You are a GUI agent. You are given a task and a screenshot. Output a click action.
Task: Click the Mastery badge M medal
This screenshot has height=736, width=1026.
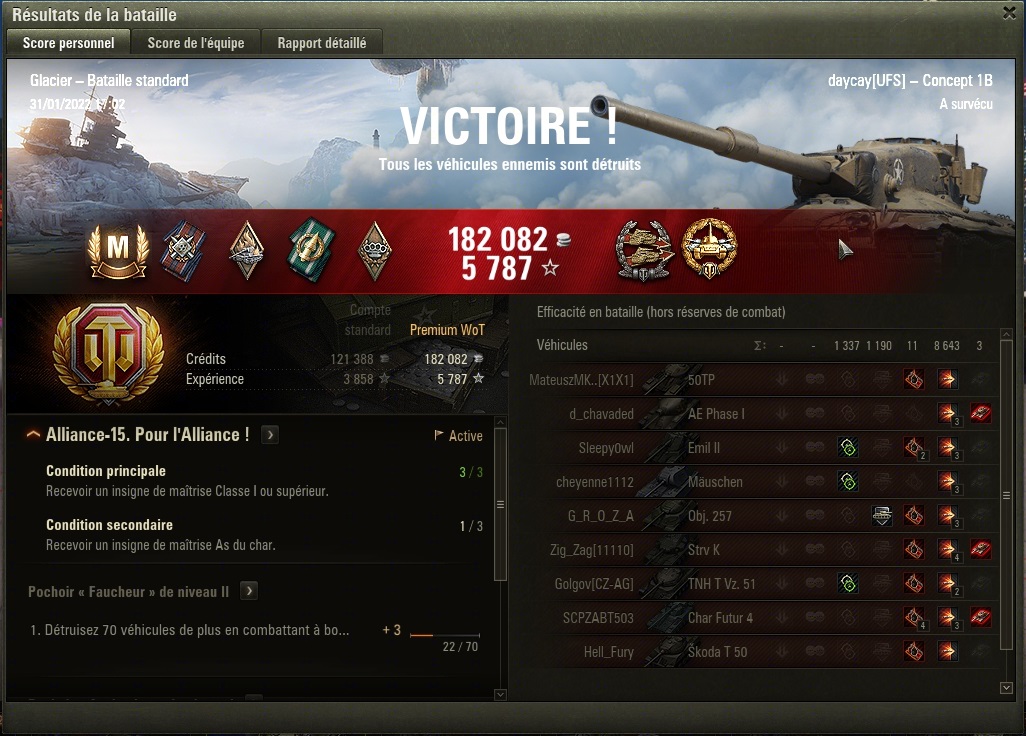click(118, 250)
